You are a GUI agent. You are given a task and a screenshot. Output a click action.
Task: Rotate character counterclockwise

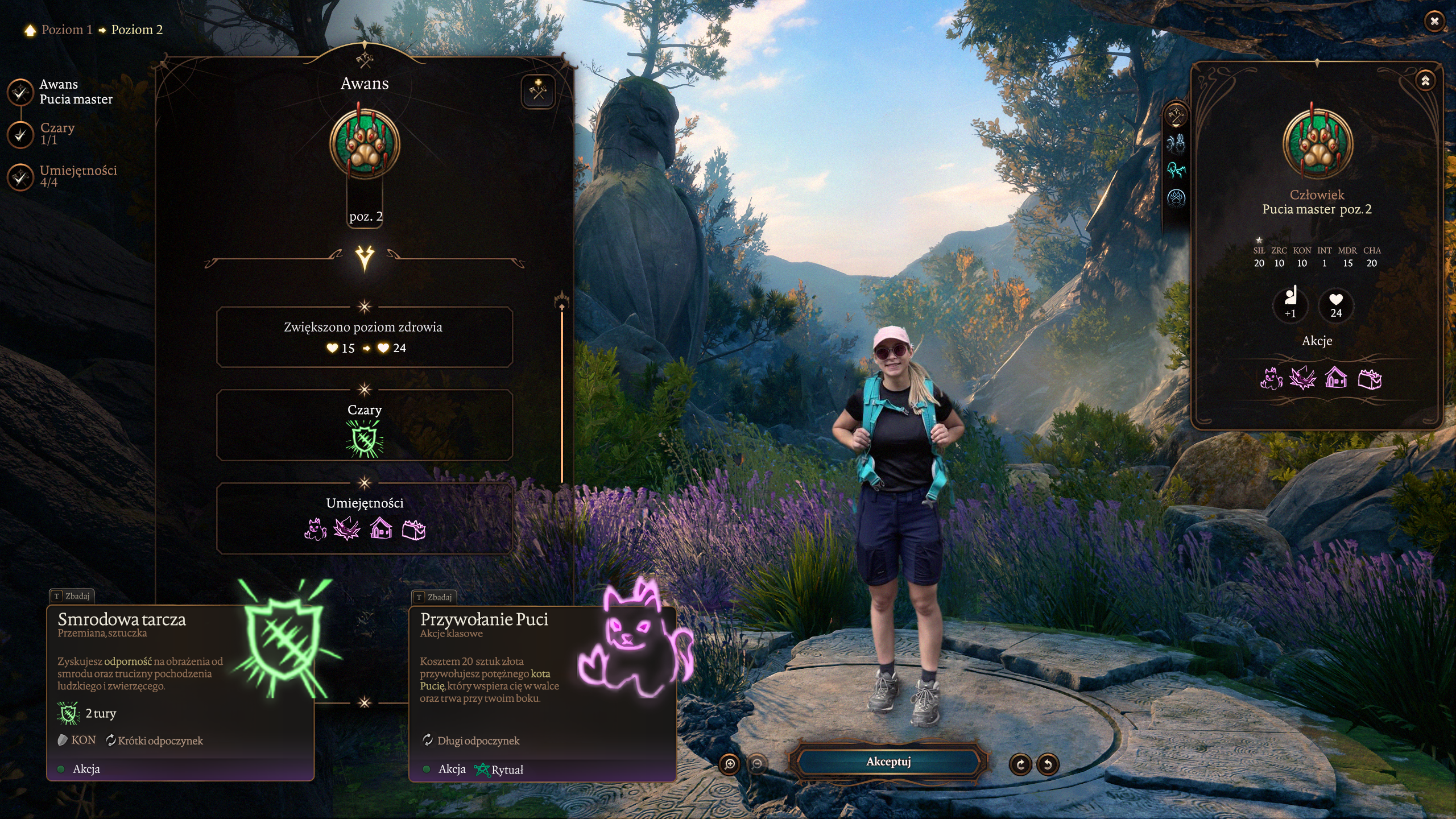(1048, 764)
